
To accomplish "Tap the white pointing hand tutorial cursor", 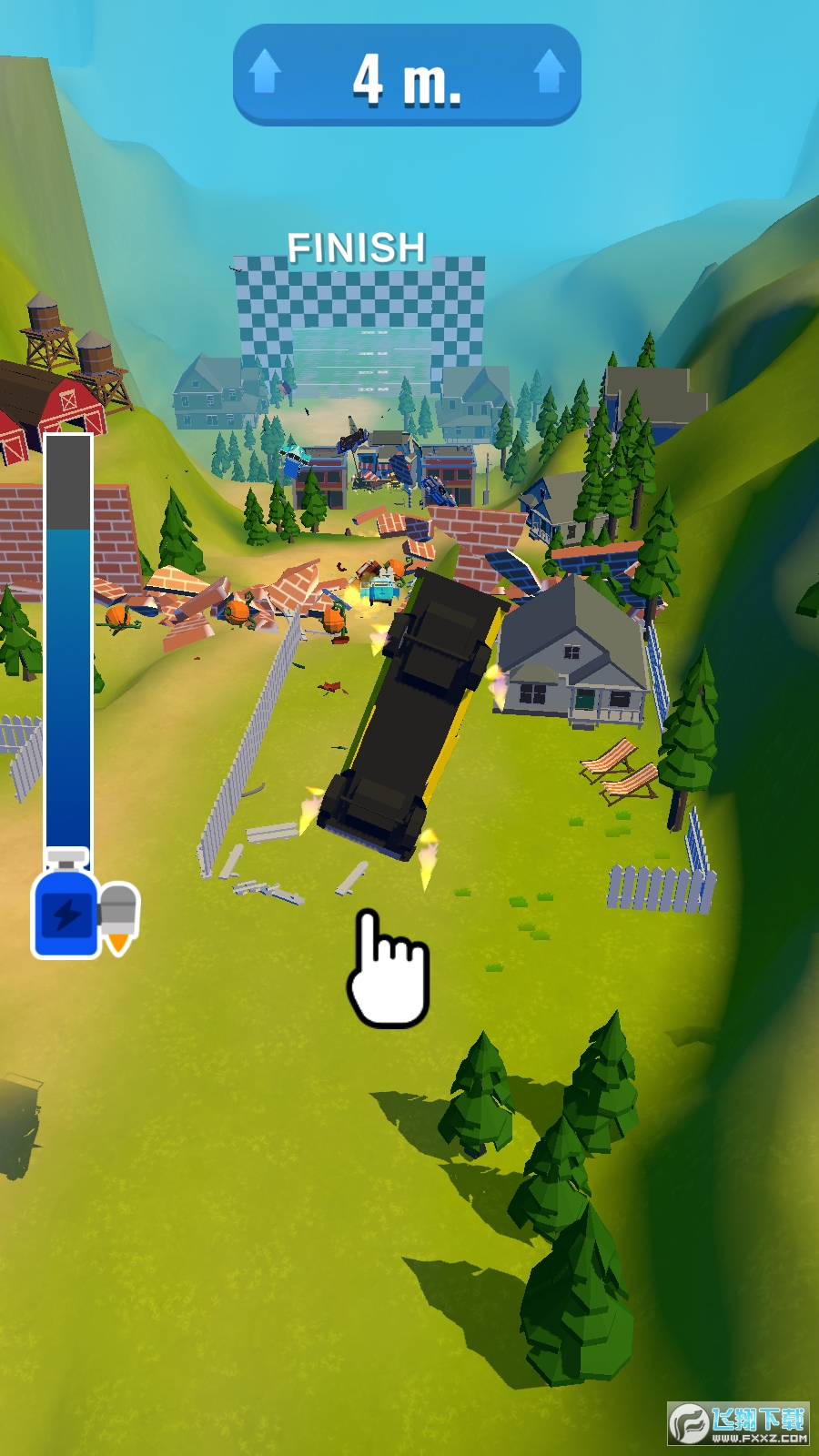I will [x=387, y=971].
